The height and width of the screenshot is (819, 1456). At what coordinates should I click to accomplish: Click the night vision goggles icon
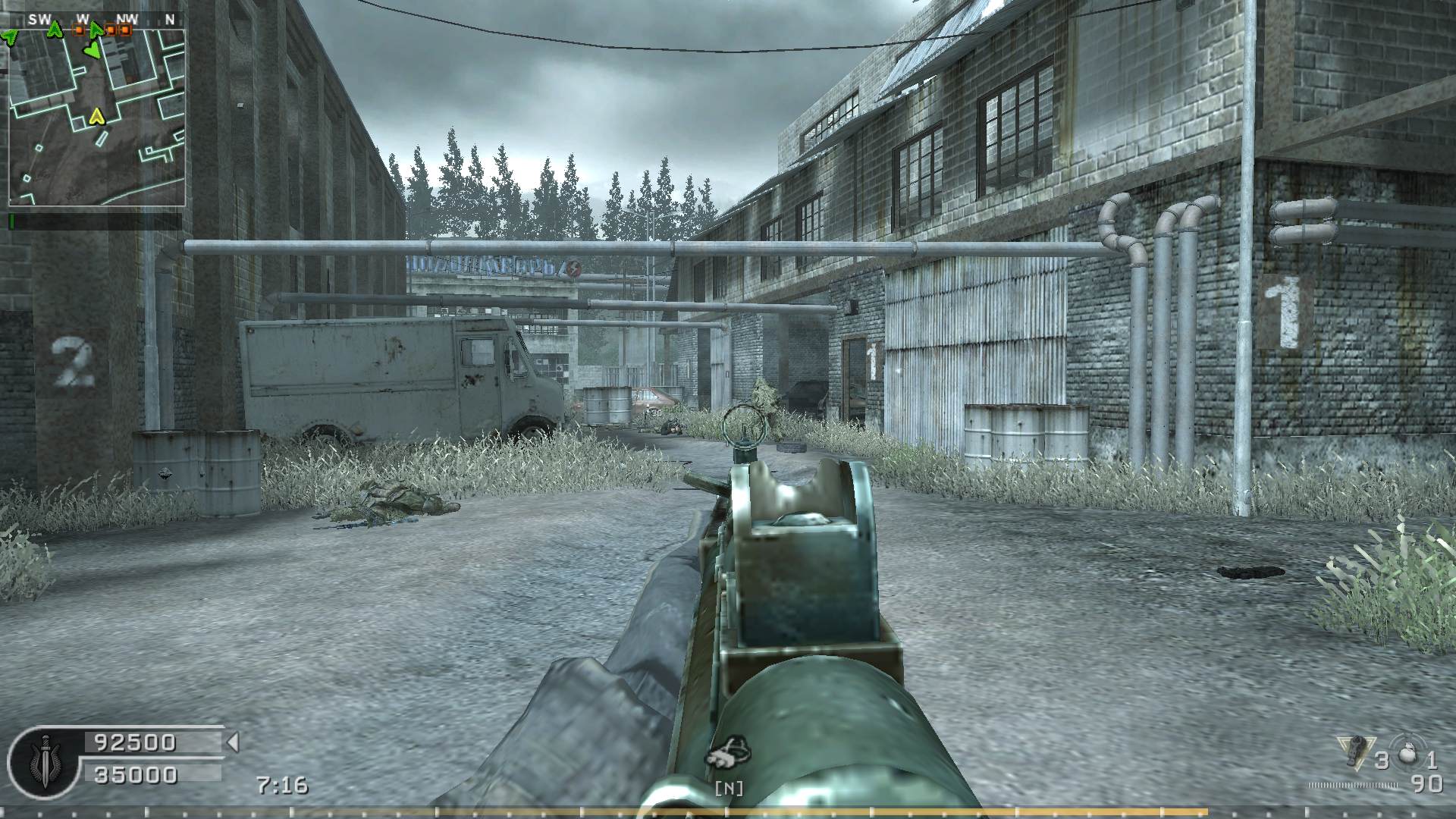pos(728,754)
